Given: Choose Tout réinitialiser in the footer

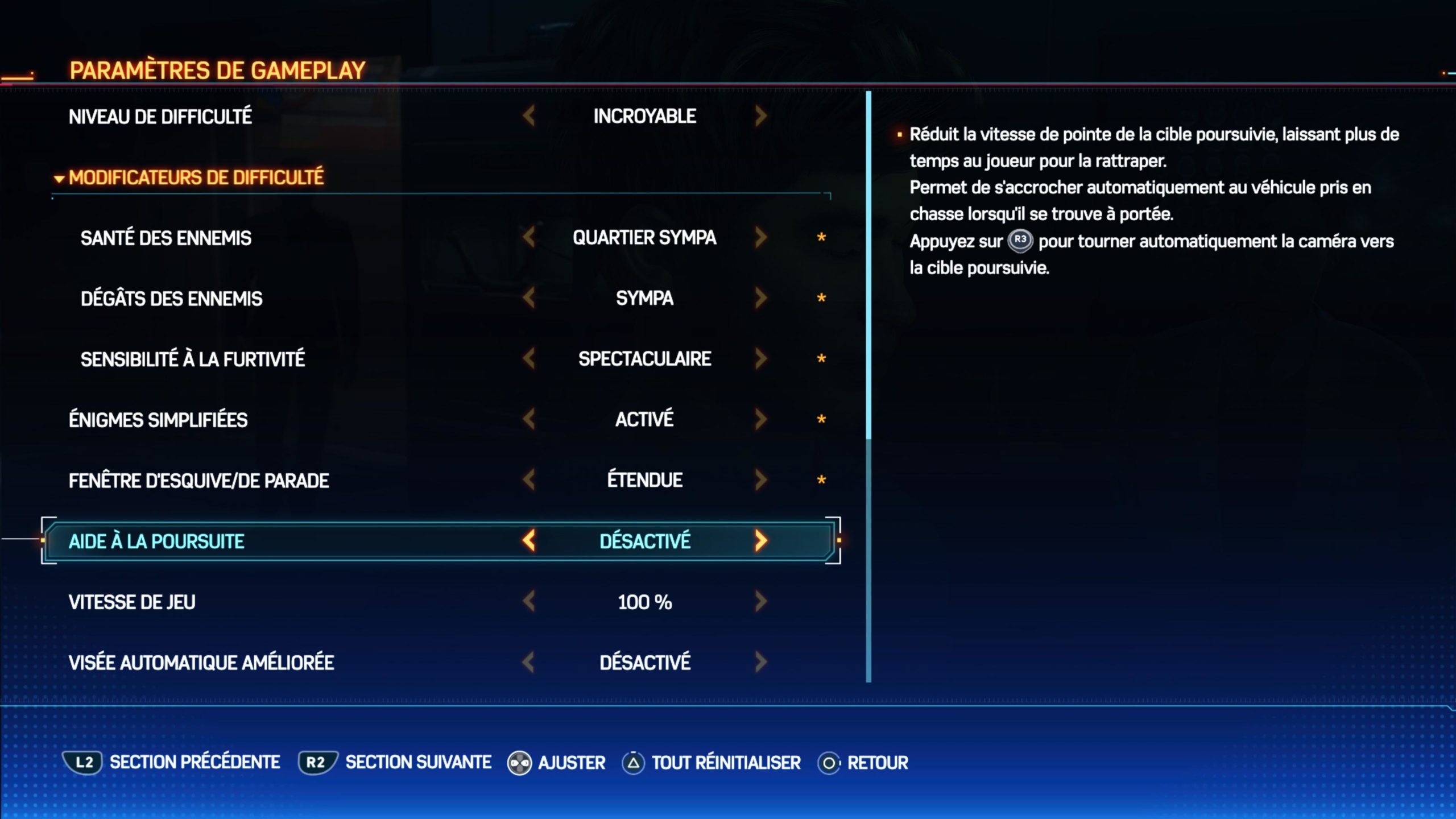Looking at the screenshot, I should click(712, 763).
